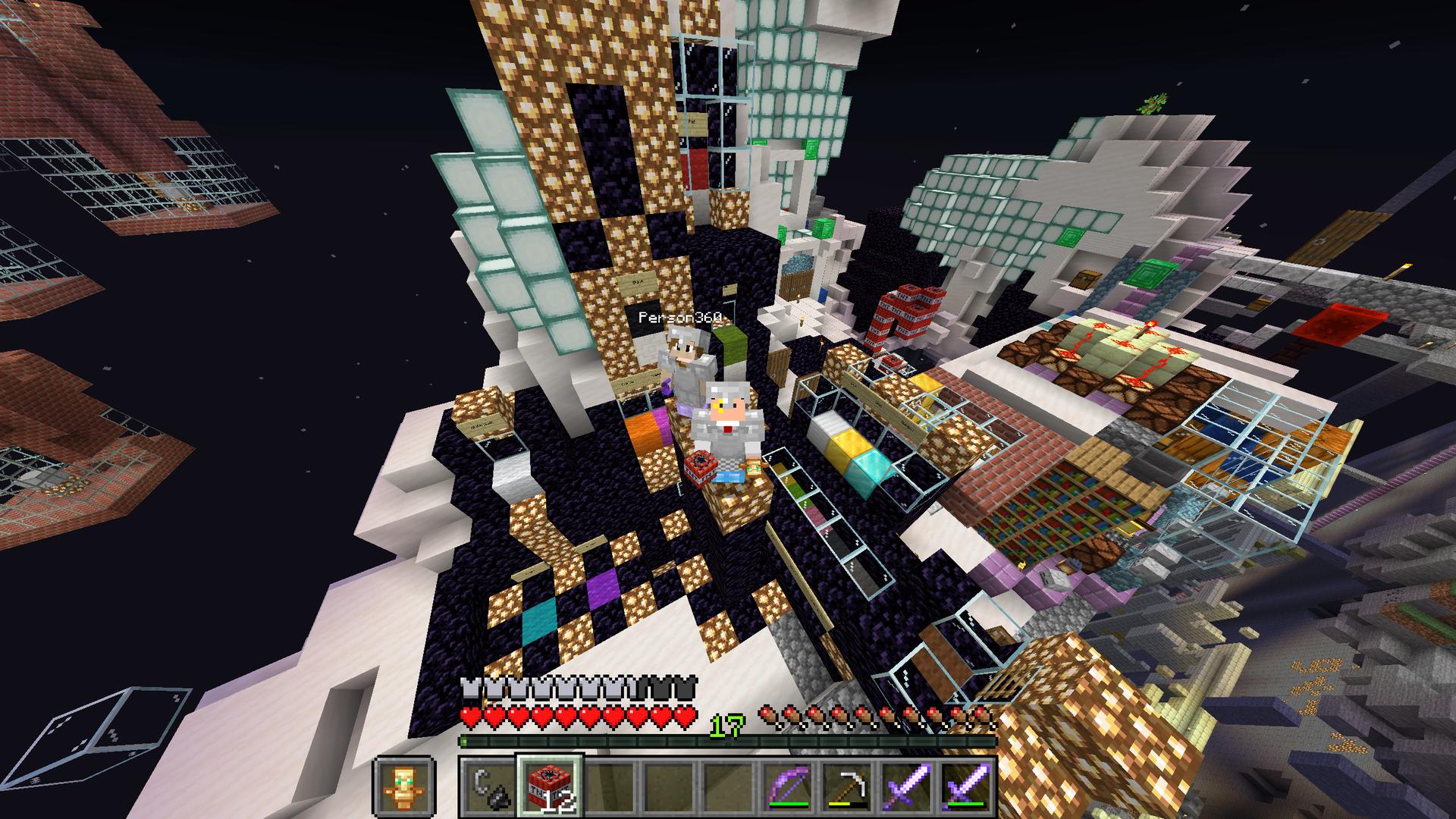Select the enchanted sword without durability bar
Viewport: 1456px width, 819px height.
pos(907,786)
